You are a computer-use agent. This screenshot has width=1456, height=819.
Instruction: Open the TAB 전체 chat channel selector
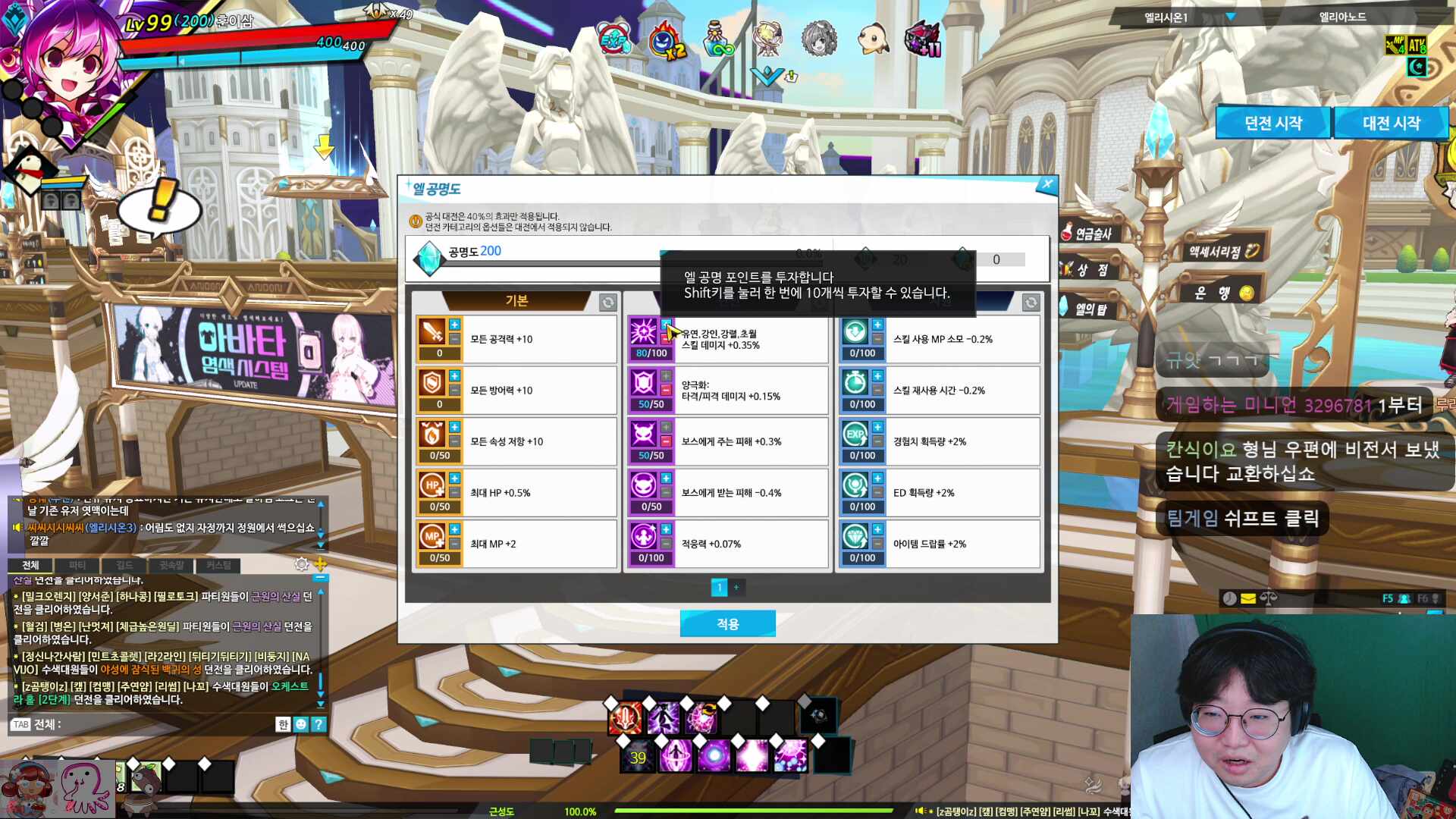tap(20, 724)
